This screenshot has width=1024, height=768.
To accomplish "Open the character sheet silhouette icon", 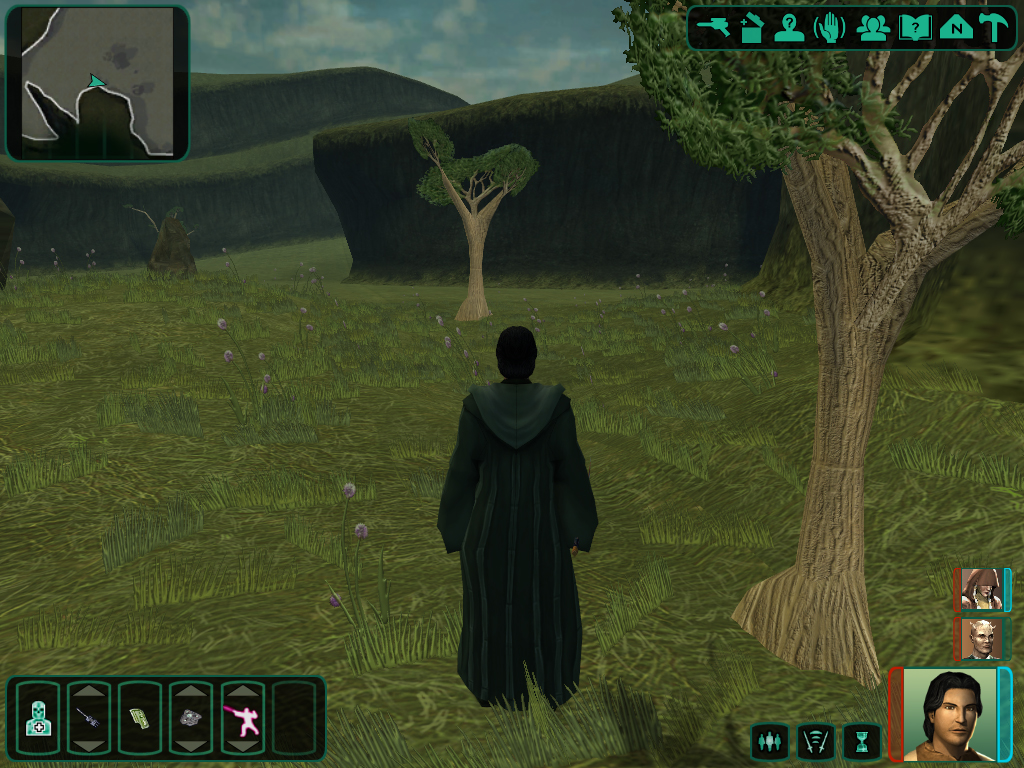I will (789, 27).
